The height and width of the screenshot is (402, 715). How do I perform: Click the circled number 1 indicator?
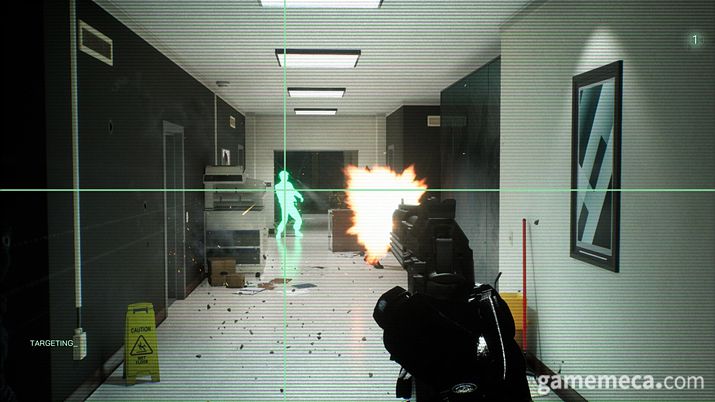695,39
